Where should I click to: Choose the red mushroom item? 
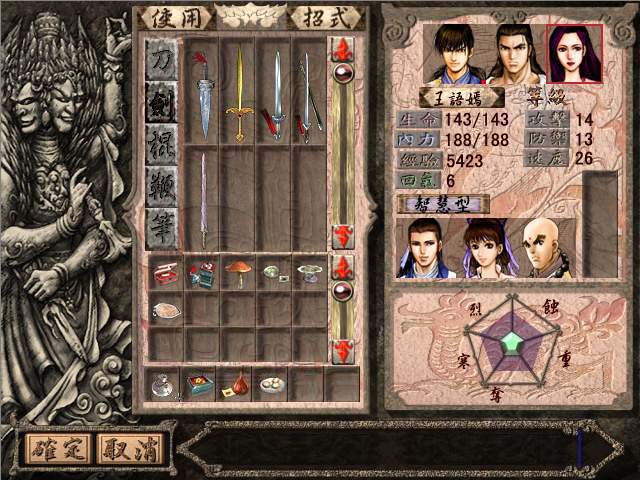[x=238, y=270]
